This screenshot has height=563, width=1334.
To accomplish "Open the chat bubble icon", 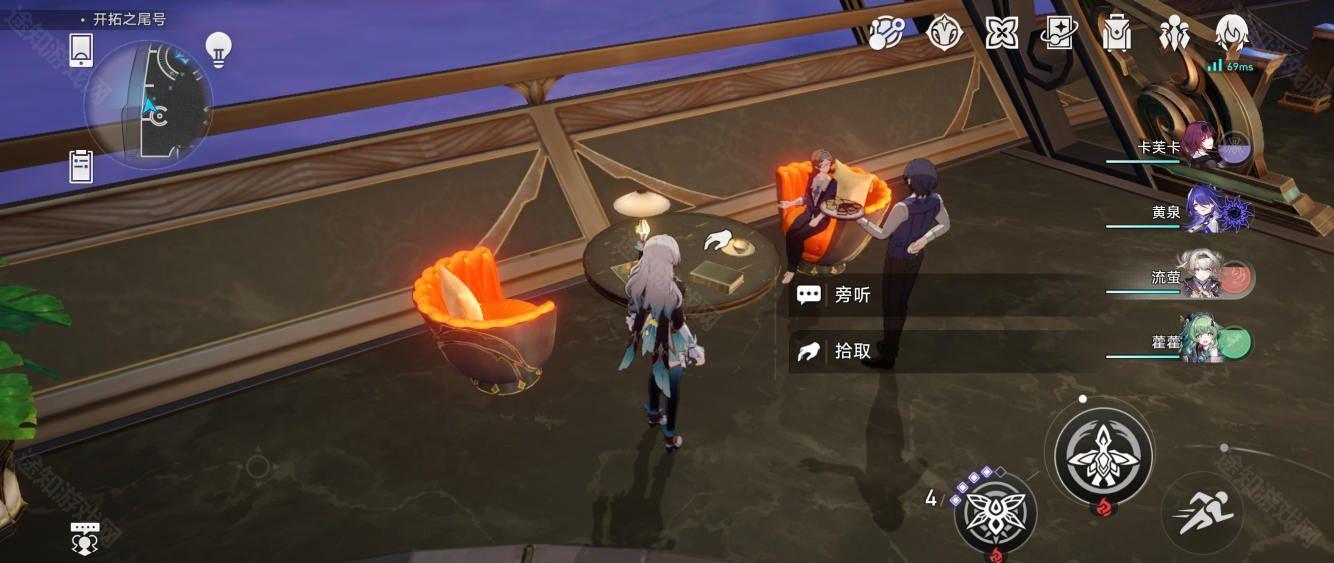I will [85, 537].
